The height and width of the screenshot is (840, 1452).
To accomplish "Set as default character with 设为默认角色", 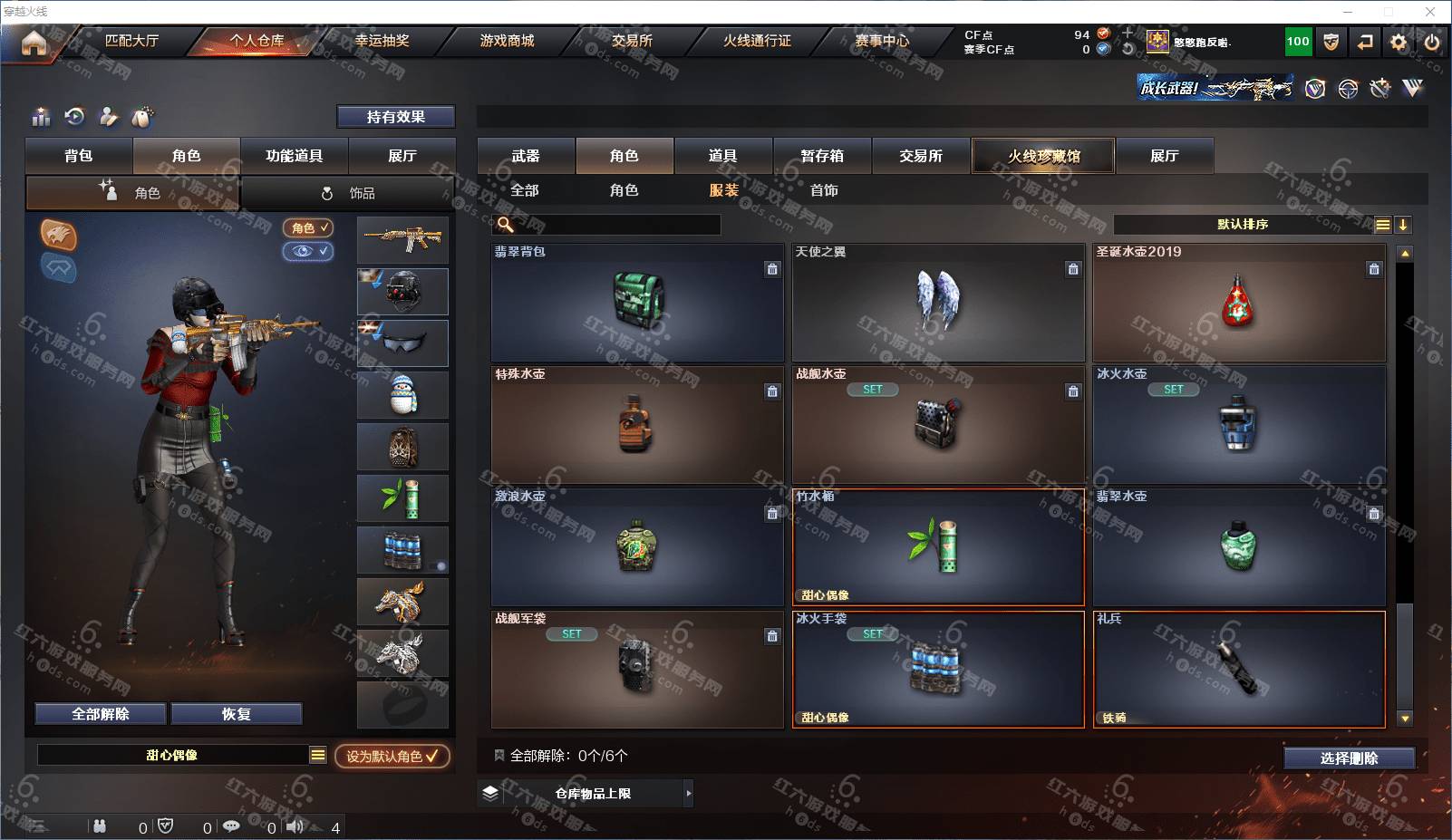I will [392, 756].
